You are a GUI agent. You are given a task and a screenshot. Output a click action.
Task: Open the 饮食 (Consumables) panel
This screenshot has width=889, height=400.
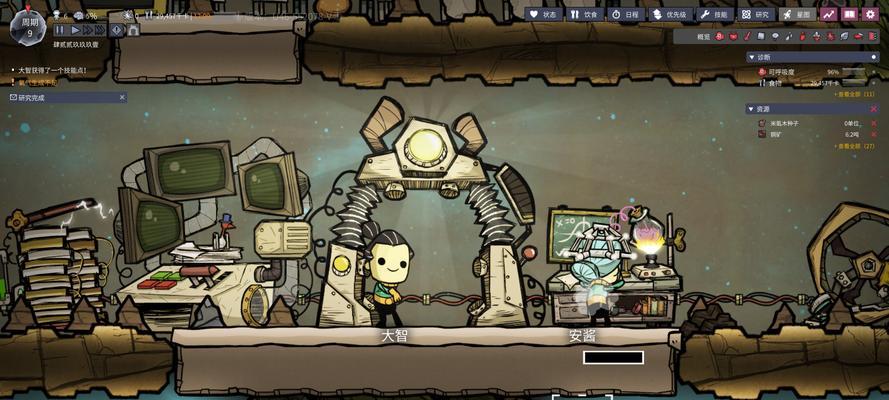click(x=585, y=15)
